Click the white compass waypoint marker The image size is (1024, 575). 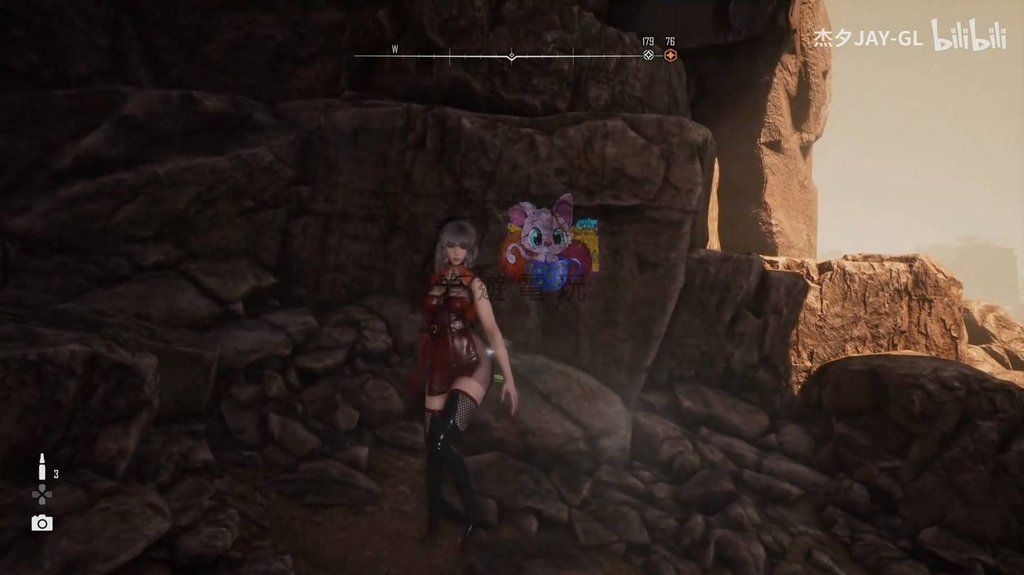[x=648, y=55]
